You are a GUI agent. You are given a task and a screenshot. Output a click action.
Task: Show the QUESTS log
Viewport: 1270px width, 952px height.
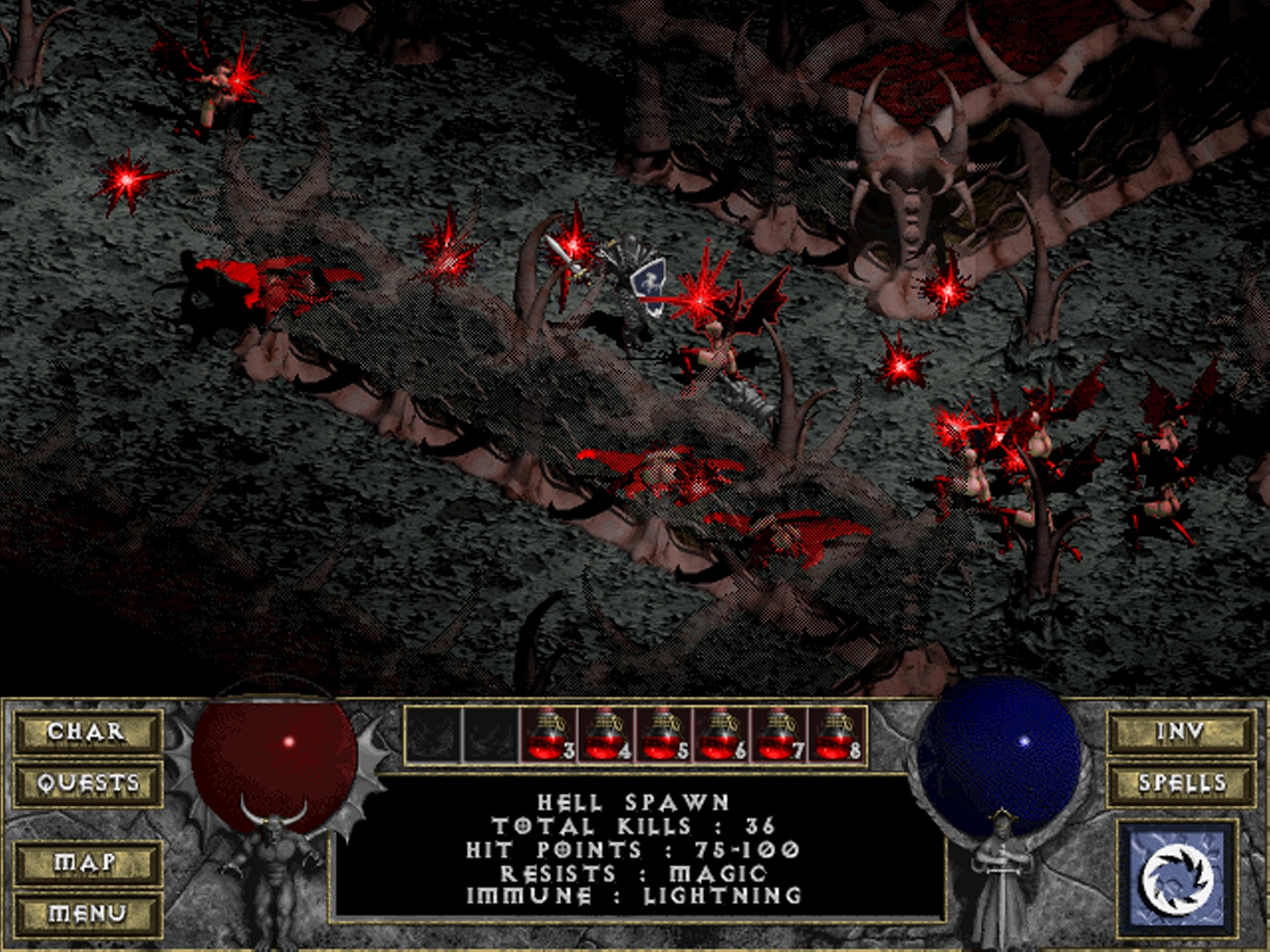click(86, 783)
